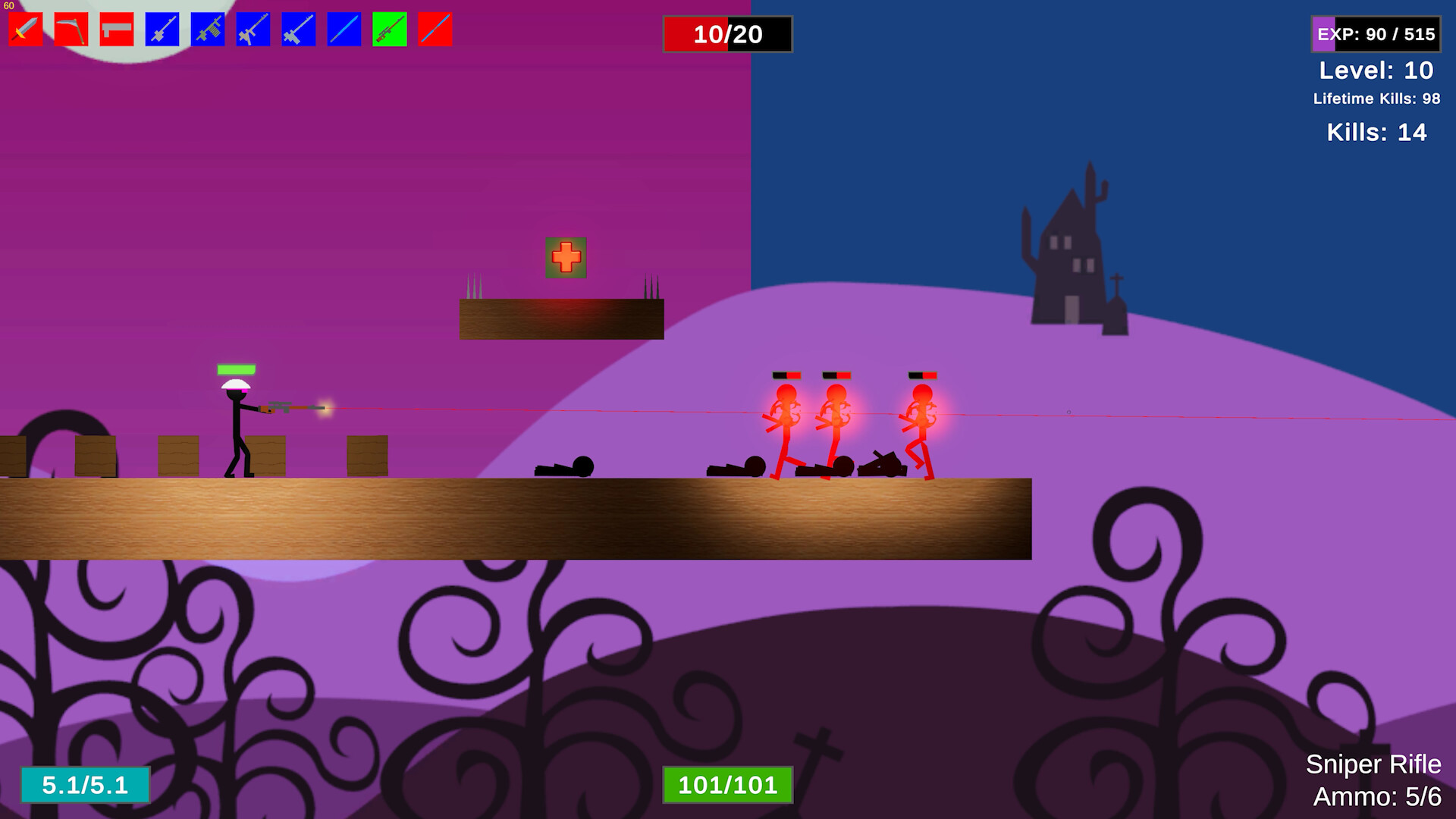Select the sword in the weapon hotbar

(25, 30)
